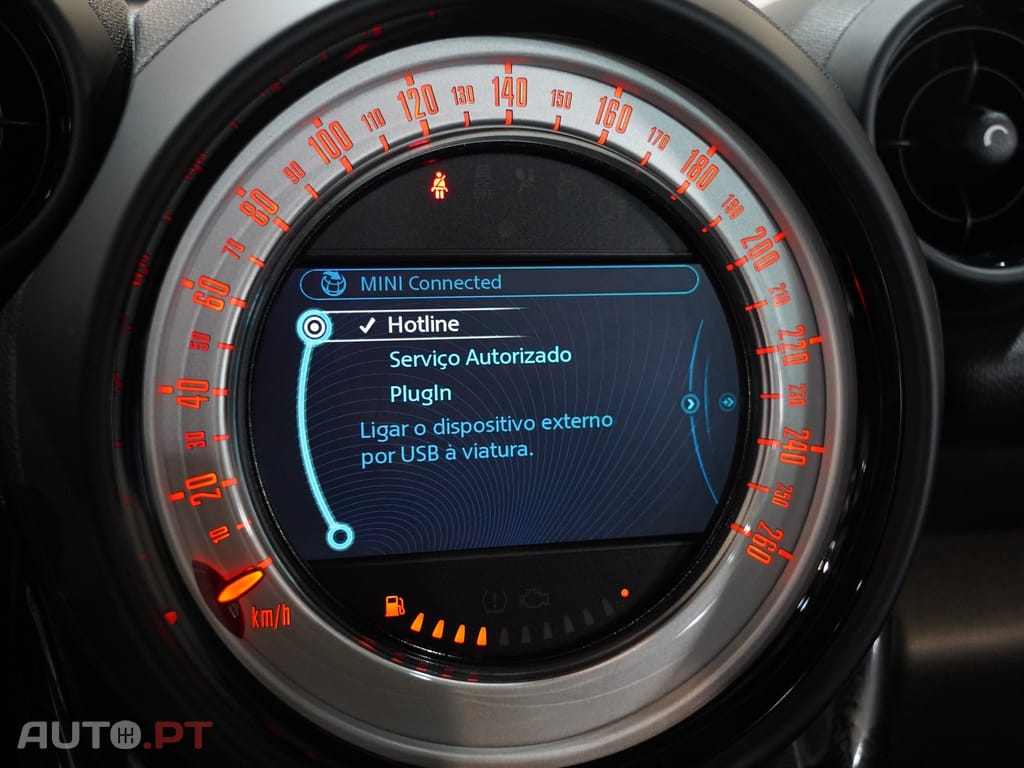Click the MINI Connected header bar

(x=498, y=282)
